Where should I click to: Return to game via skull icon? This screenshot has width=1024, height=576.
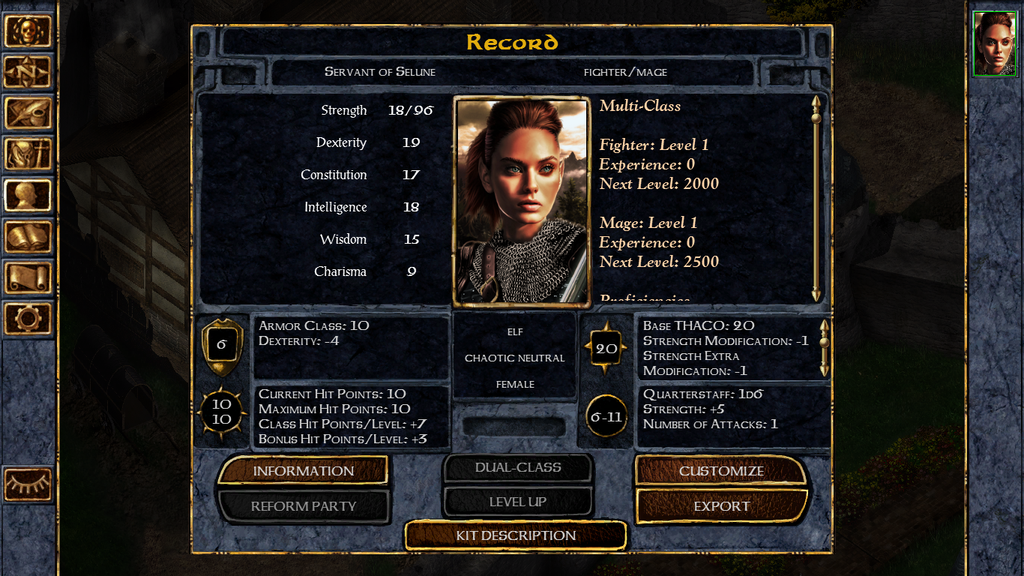tap(27, 31)
